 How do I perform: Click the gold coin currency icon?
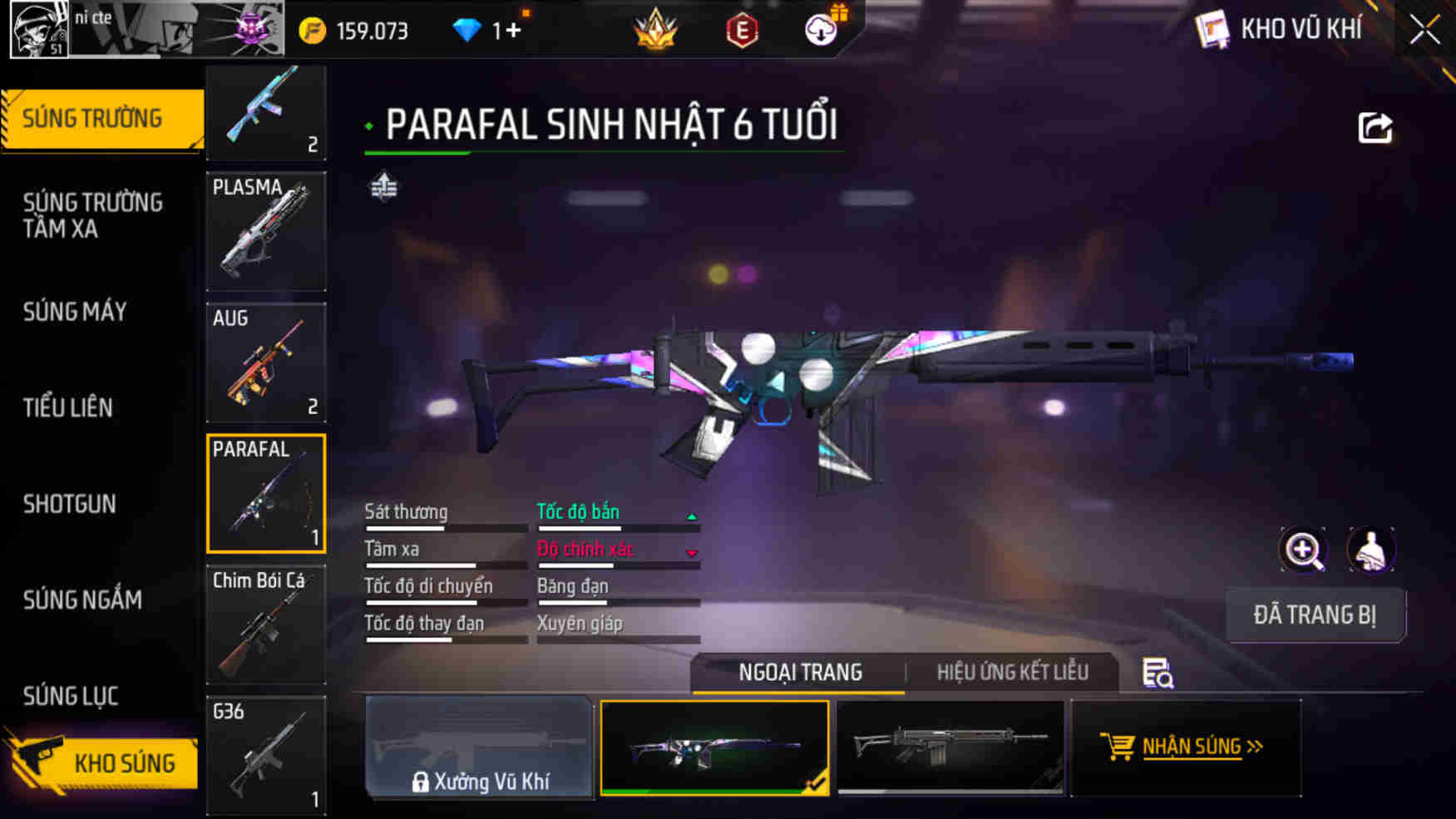coord(311,29)
